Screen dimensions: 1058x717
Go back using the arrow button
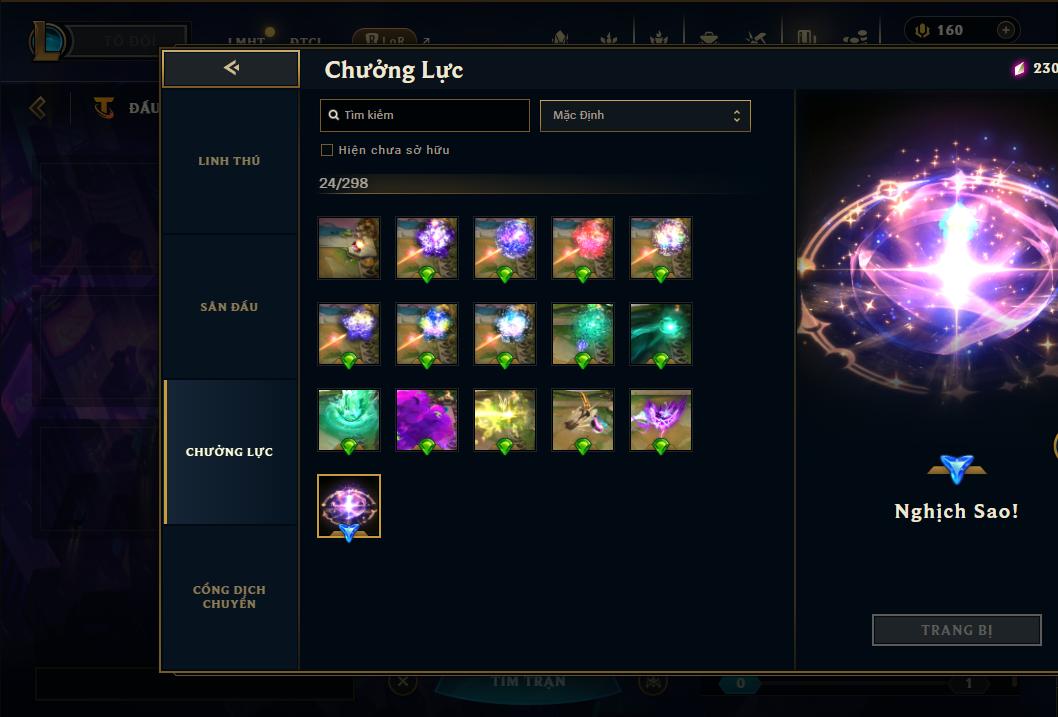tap(231, 69)
